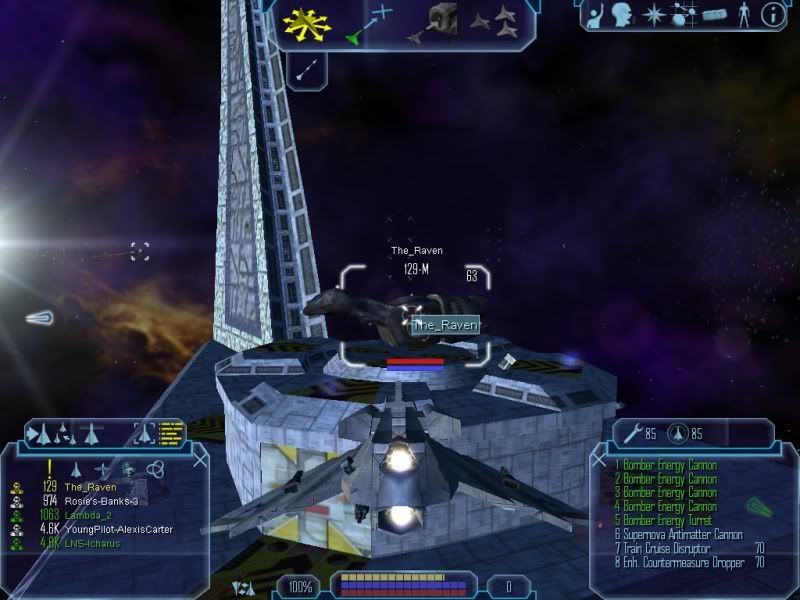This screenshot has width=800, height=600.
Task: Select the Enh. Countermeasure Dropper entry
Action: 680,563
